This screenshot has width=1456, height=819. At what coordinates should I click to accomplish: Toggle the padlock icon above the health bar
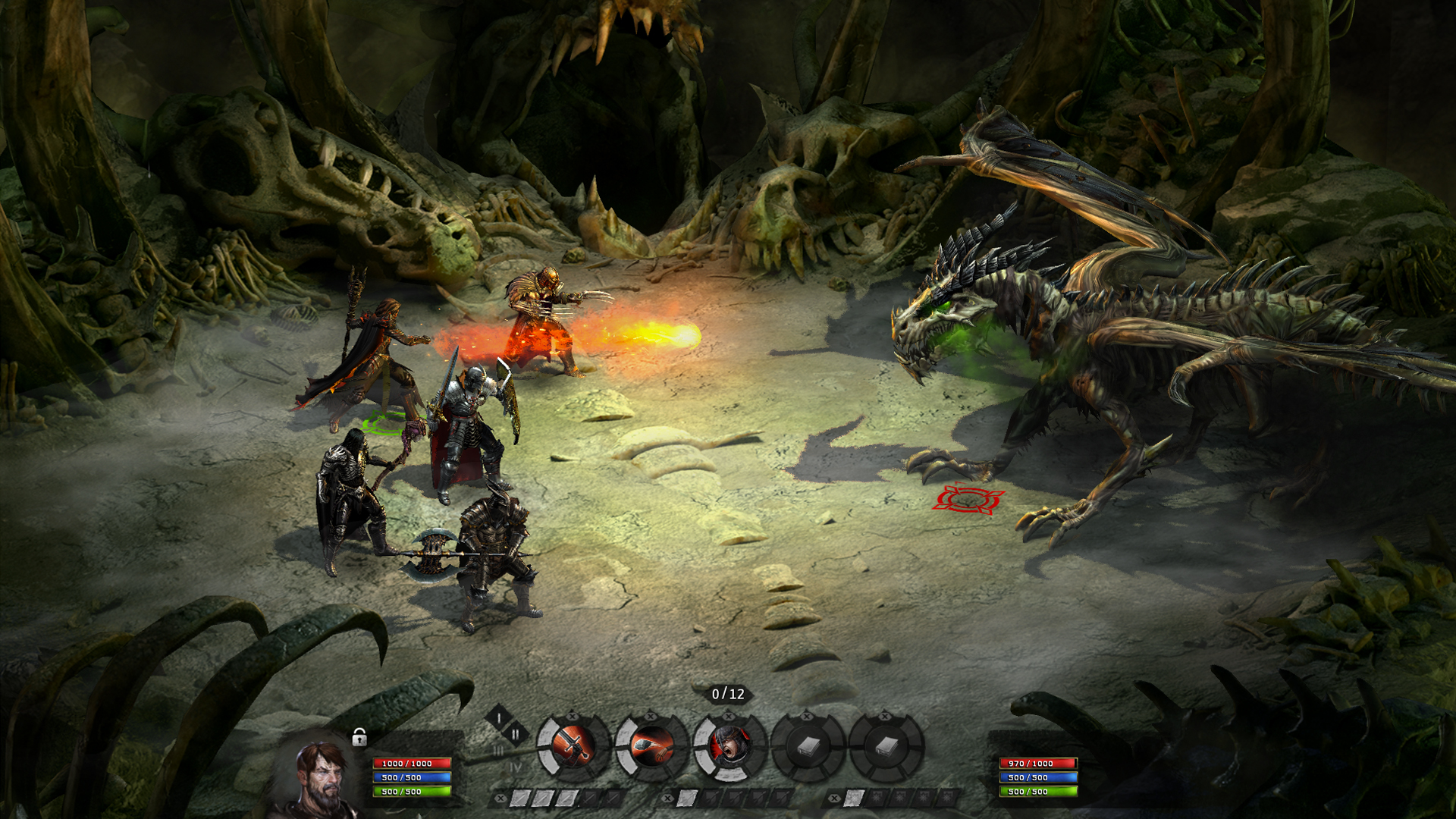click(359, 737)
